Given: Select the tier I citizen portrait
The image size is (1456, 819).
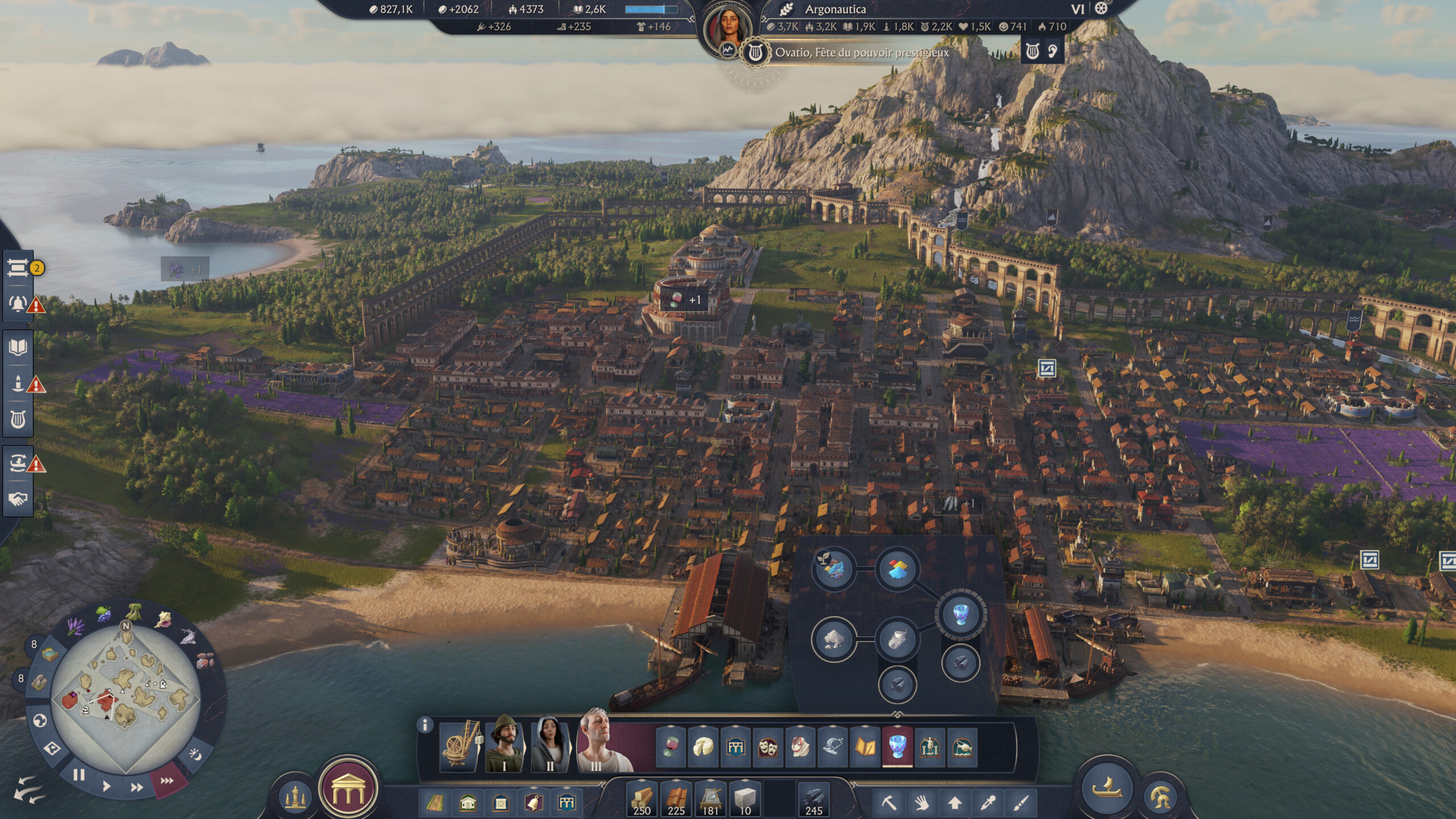Looking at the screenshot, I should [x=506, y=743].
